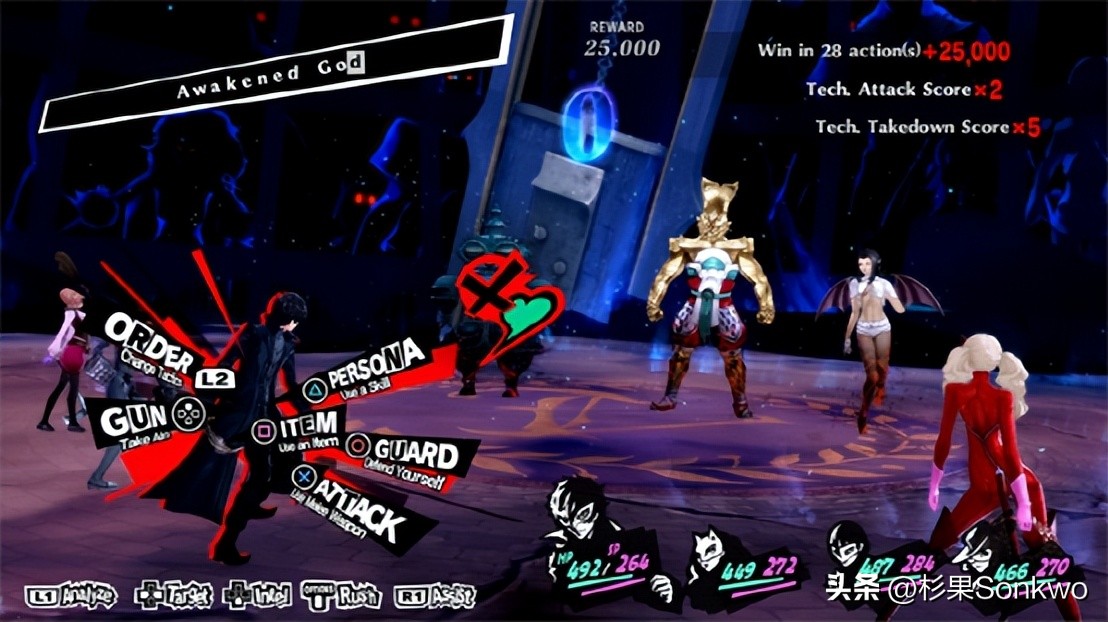Select the ATTACK melee weapon command
Screen dimensions: 1108x622
353,510
